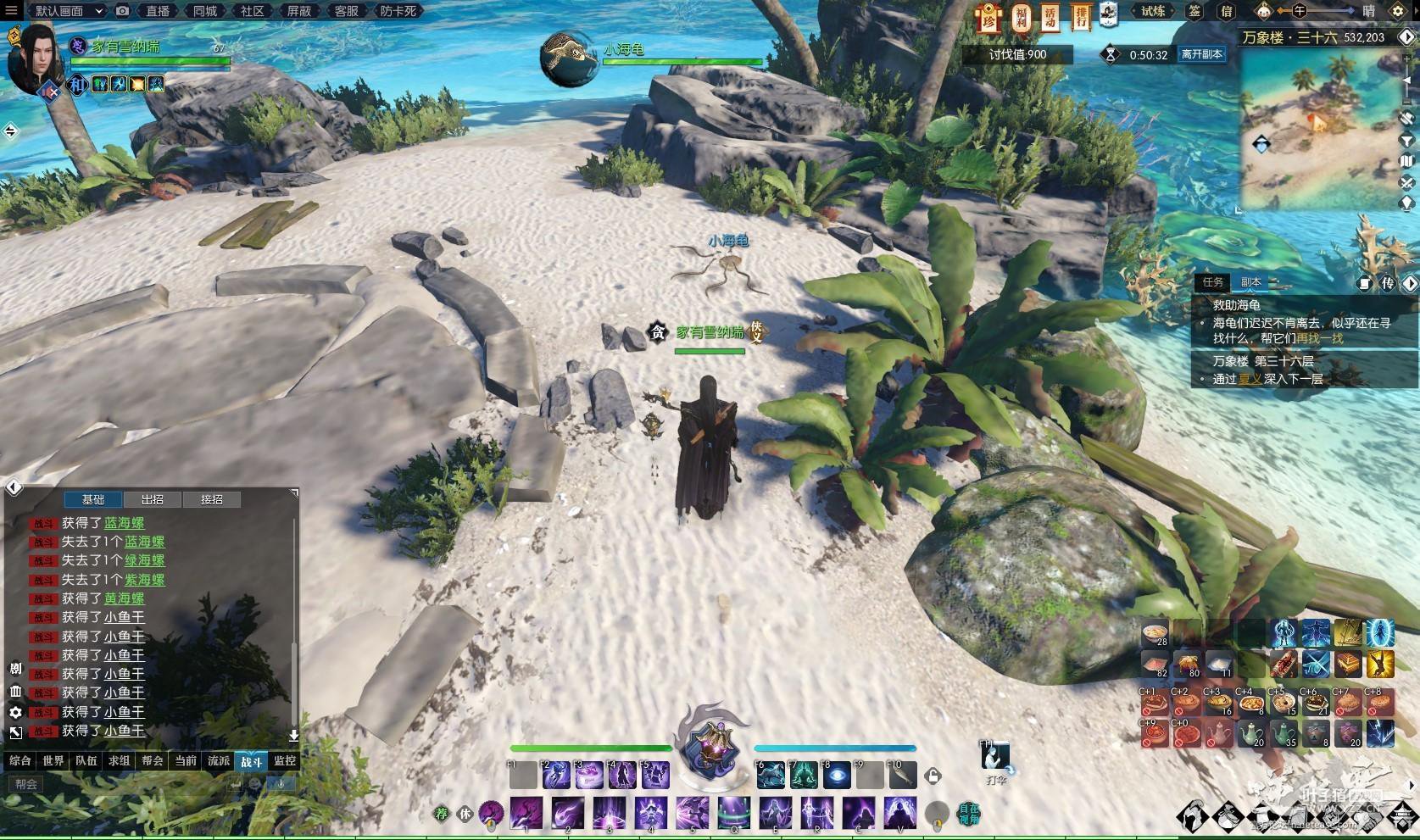The image size is (1420, 840).
Task: Open the 试炼 trials menu
Action: point(1153,11)
